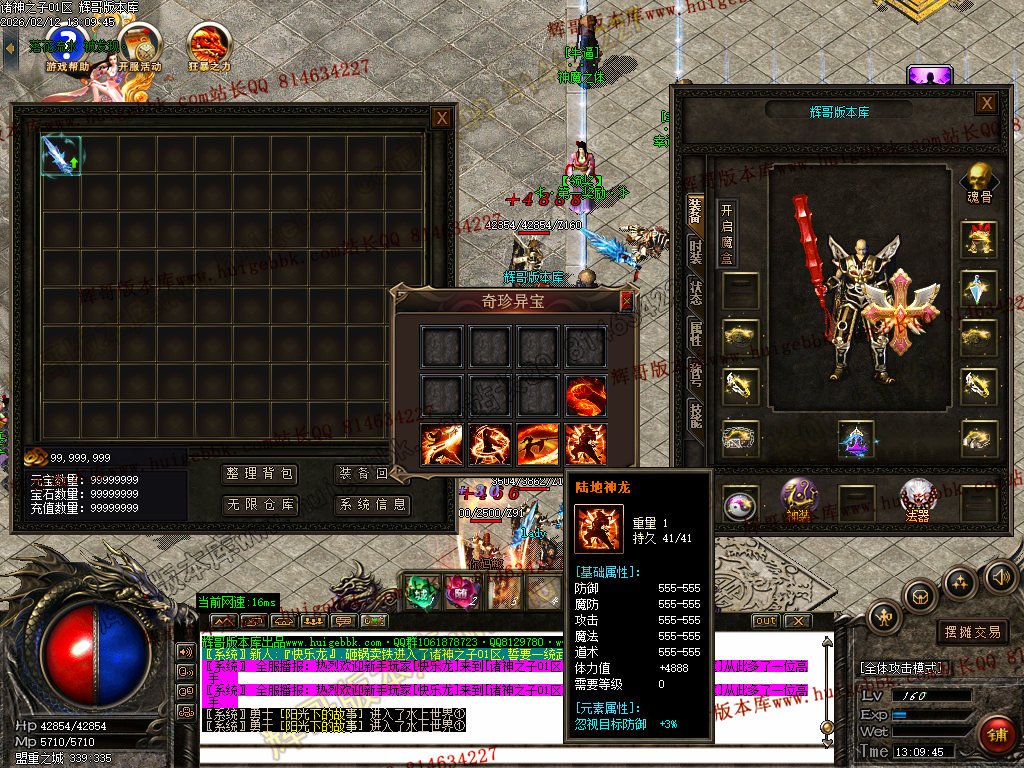The width and height of the screenshot is (1024, 768).
Task: Select the 法器 artifact orb icon
Action: tap(918, 499)
